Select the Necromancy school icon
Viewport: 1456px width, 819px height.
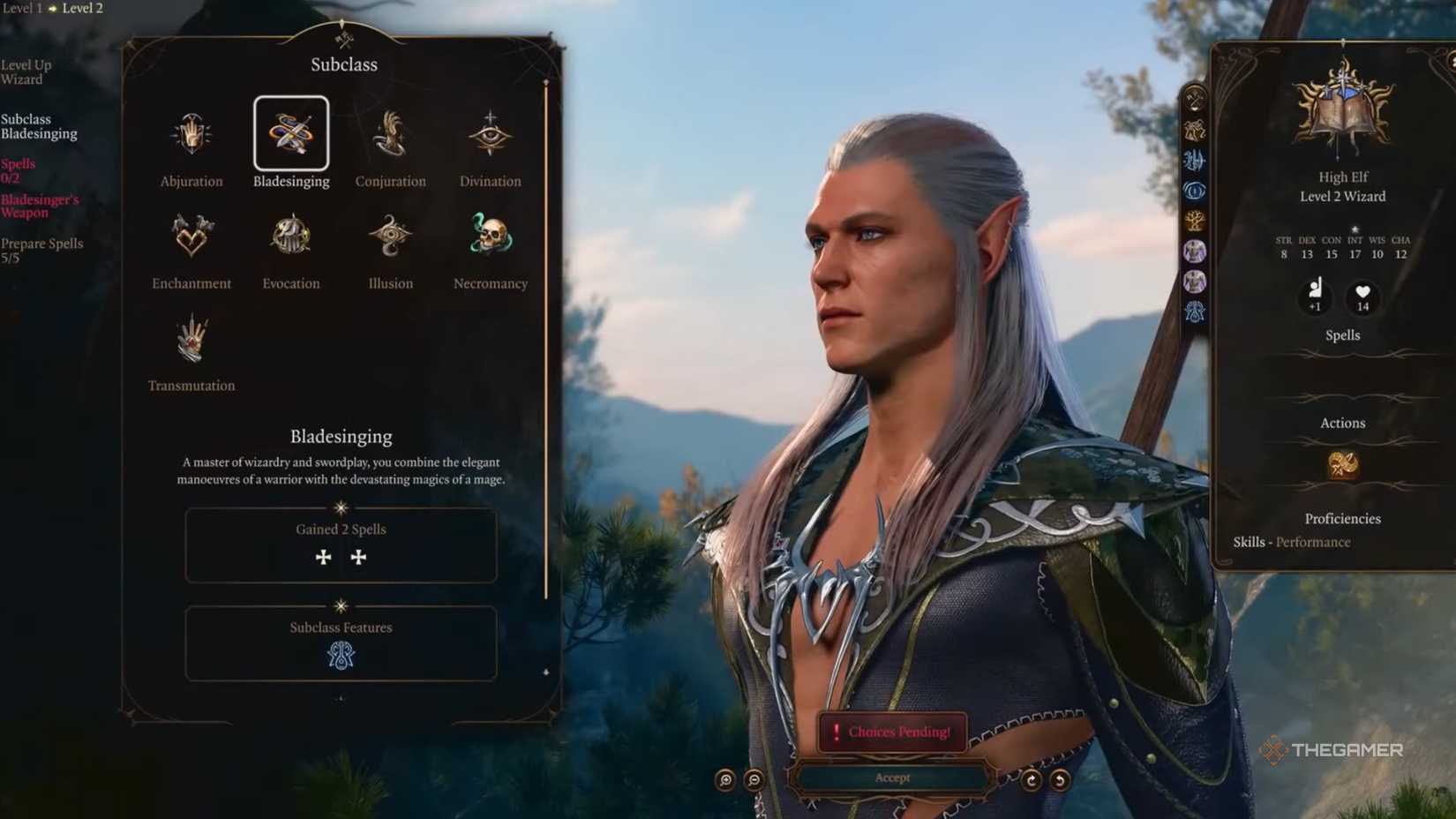point(490,235)
